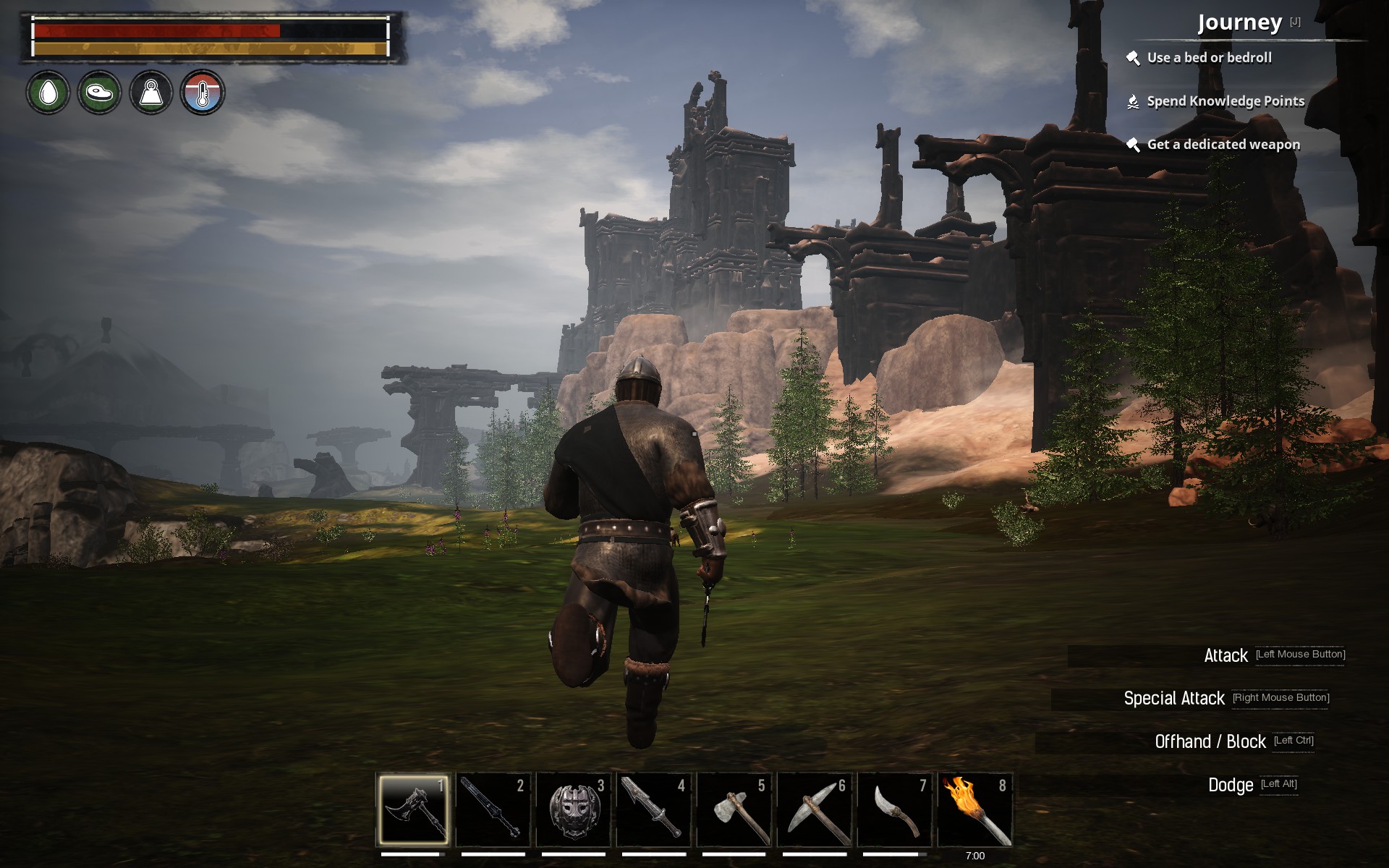Select the stone pickaxe hotbar slot
The height and width of the screenshot is (868, 1389).
coord(815,810)
